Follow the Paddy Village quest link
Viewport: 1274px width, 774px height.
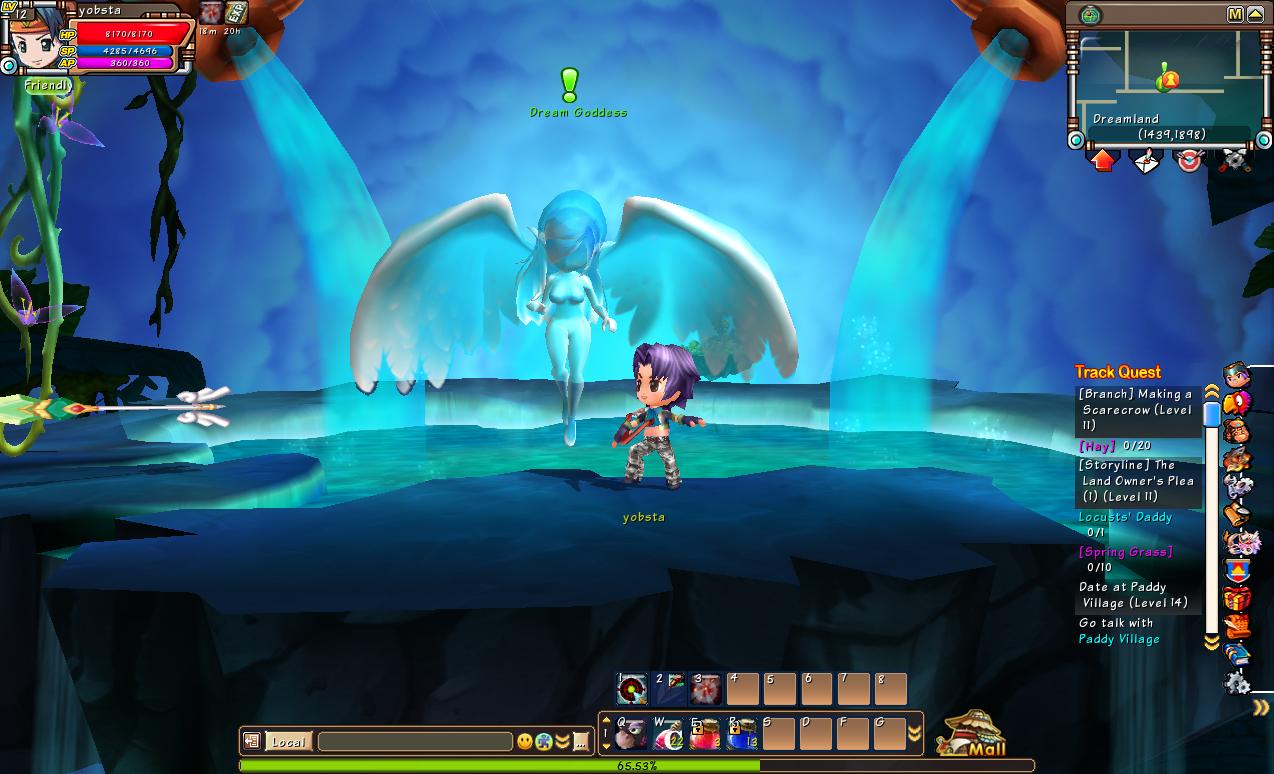1119,639
